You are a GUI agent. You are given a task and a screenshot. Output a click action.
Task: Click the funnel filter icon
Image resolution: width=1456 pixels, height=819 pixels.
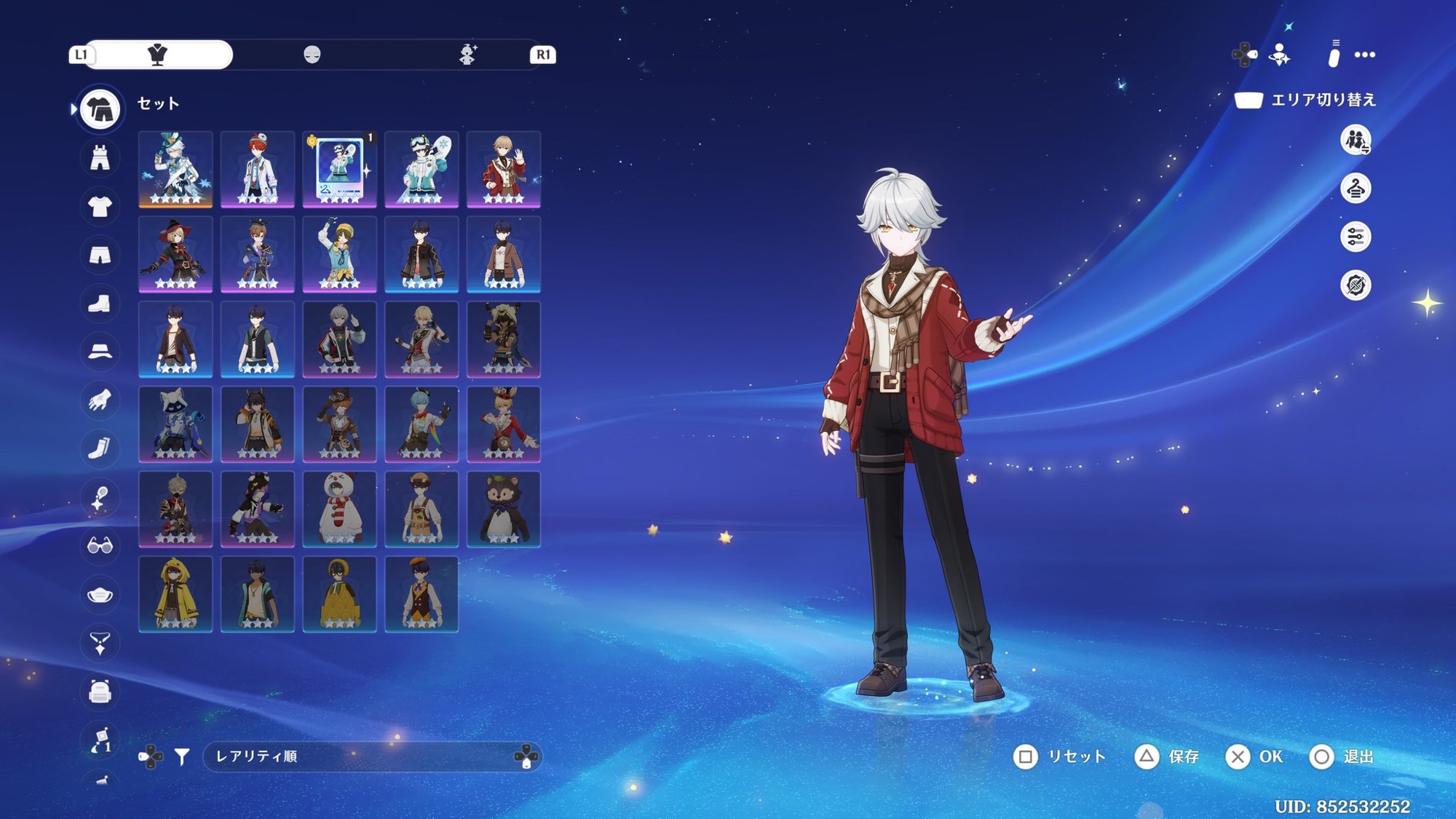[x=182, y=757]
